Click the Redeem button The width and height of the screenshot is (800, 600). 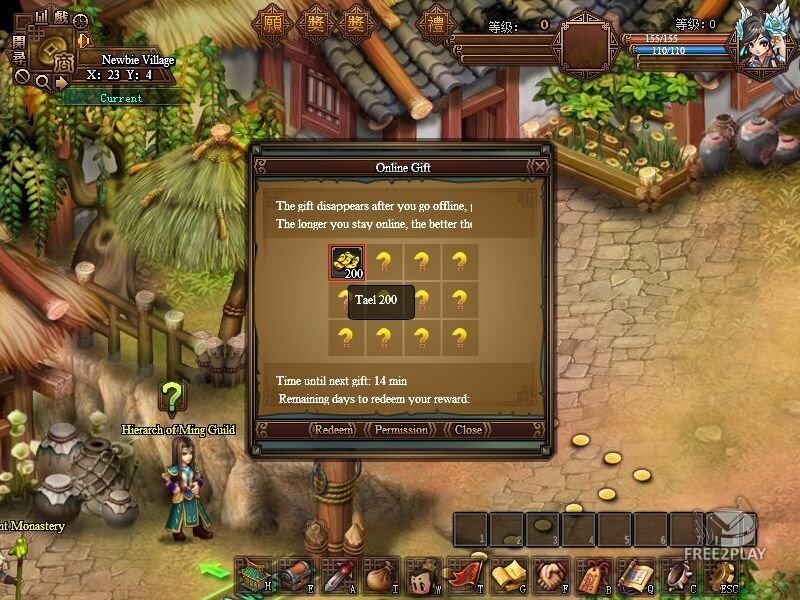(333, 430)
